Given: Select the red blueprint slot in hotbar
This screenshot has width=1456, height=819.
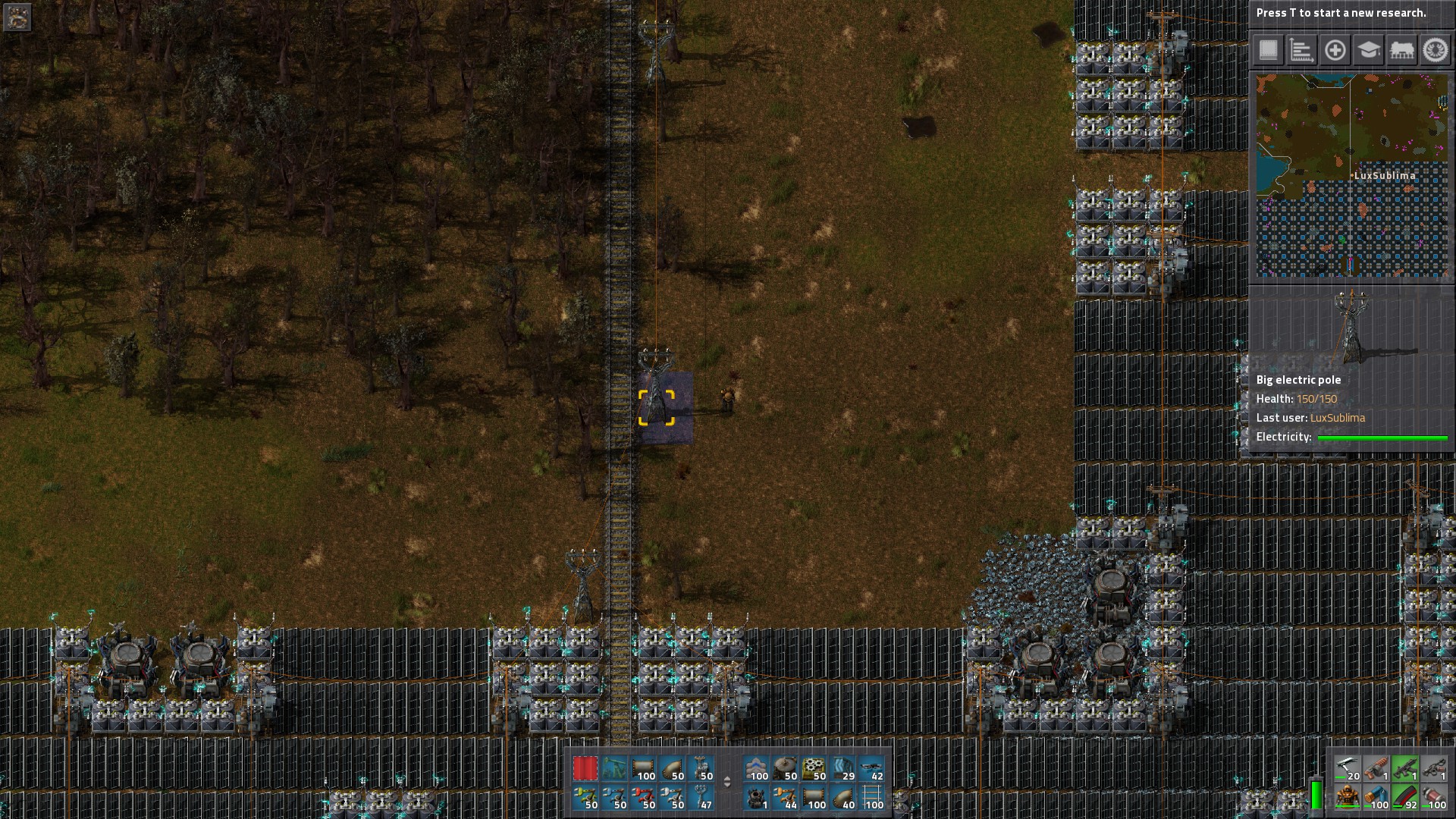Looking at the screenshot, I should (x=585, y=769).
